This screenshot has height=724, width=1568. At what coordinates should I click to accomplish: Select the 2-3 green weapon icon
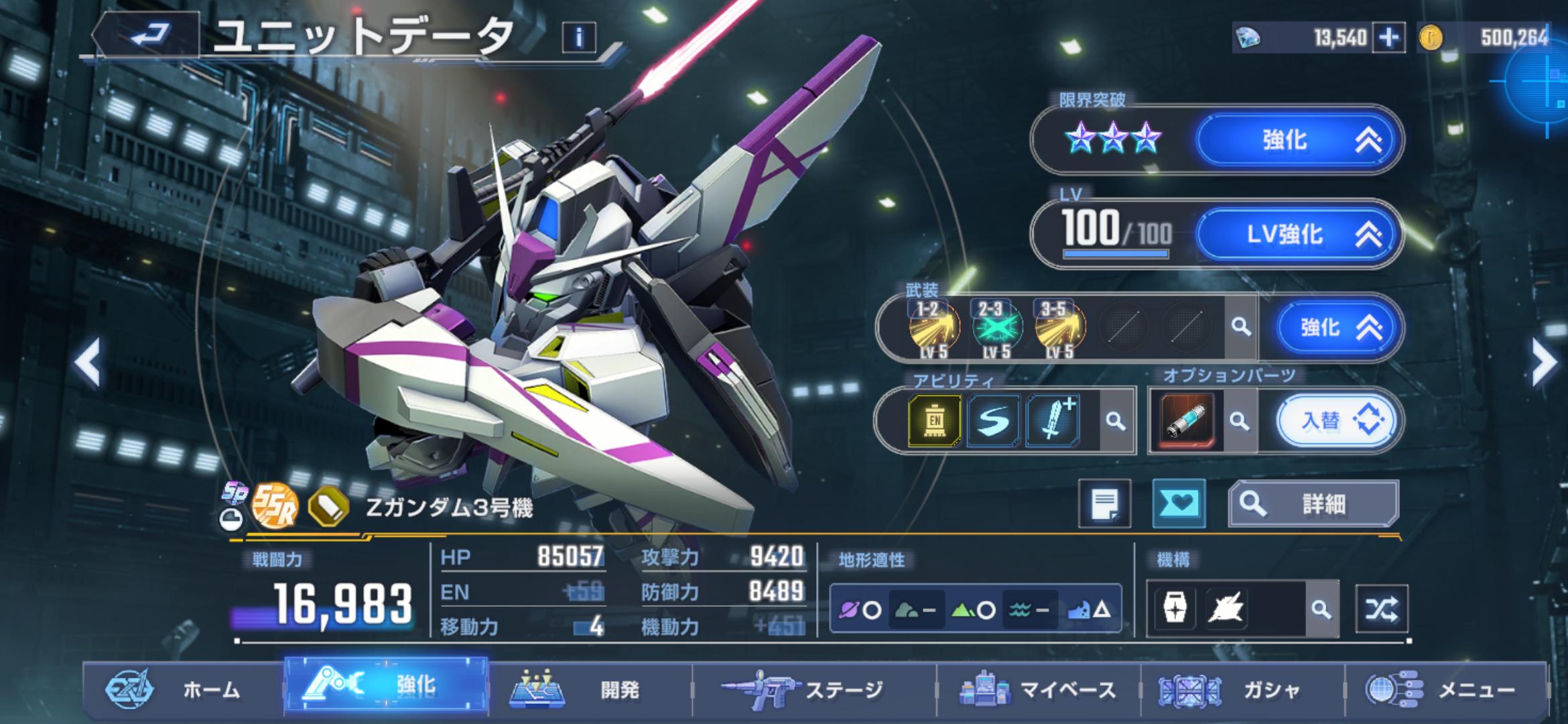(996, 327)
